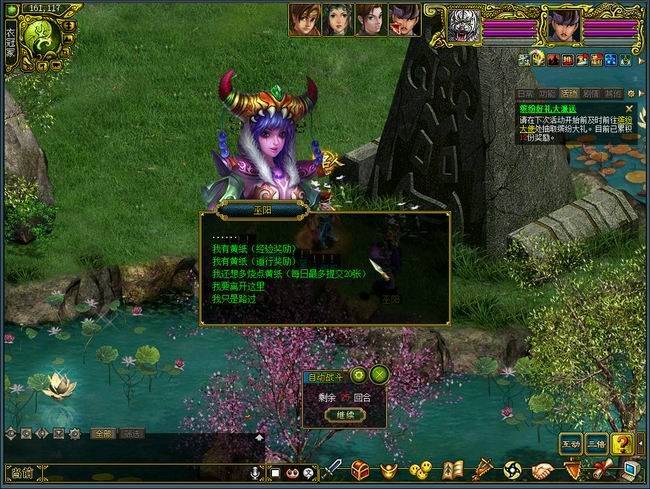Screen dimensions: 650x489
Task: Open the smiley faces friends icon
Action: 421,469
